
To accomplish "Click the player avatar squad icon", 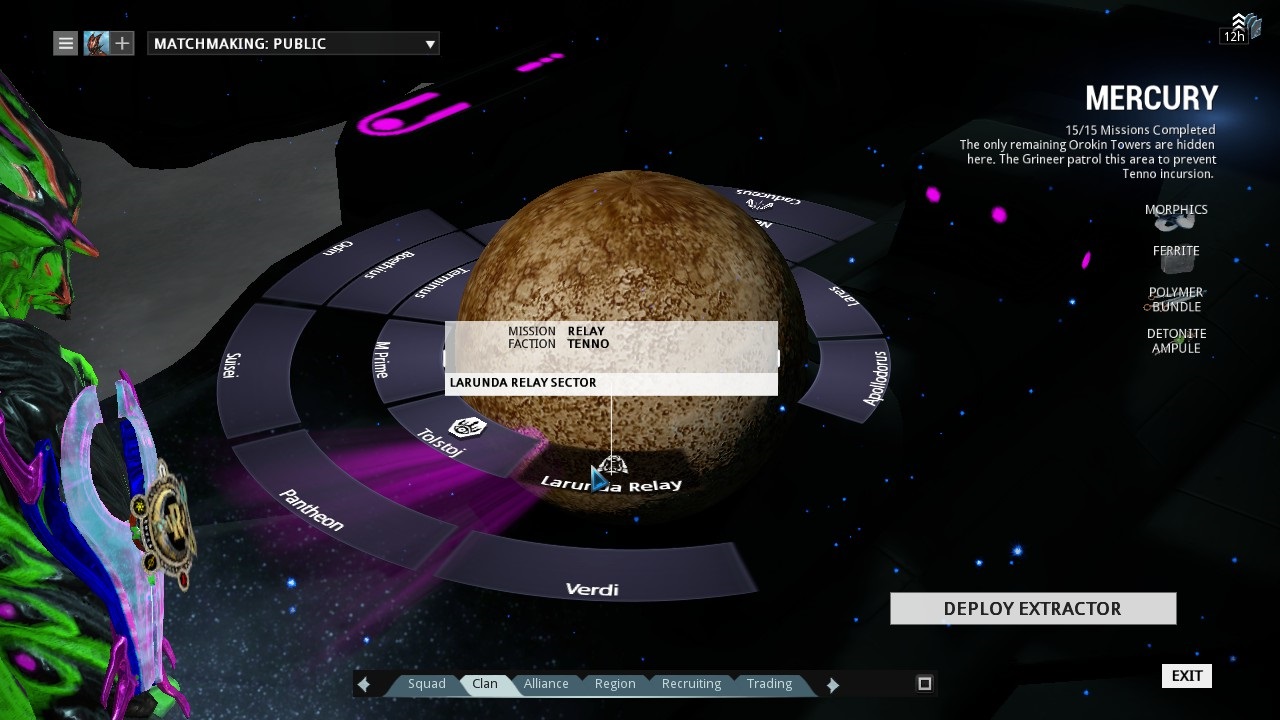I will [96, 43].
